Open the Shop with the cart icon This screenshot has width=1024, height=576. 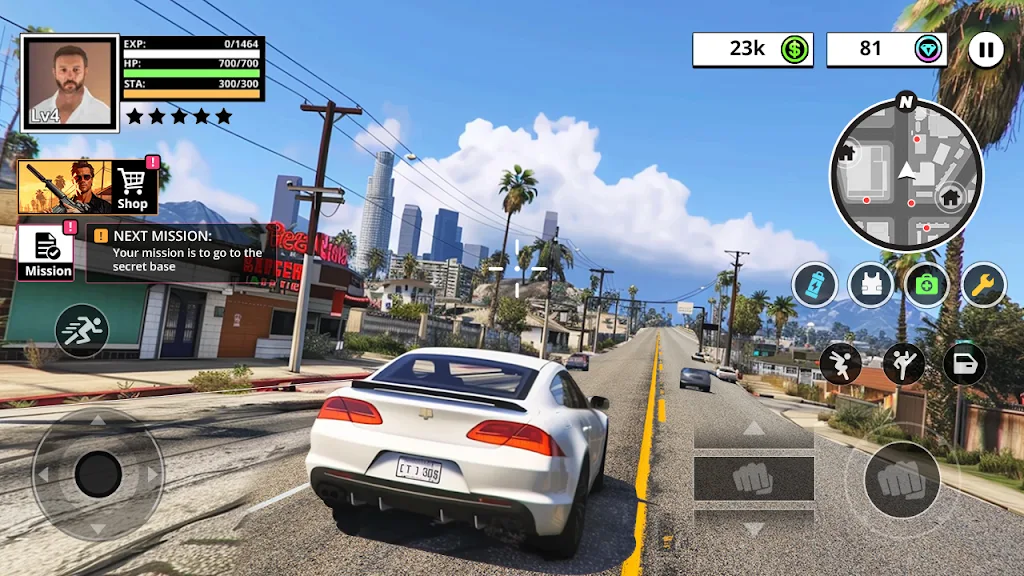133,185
